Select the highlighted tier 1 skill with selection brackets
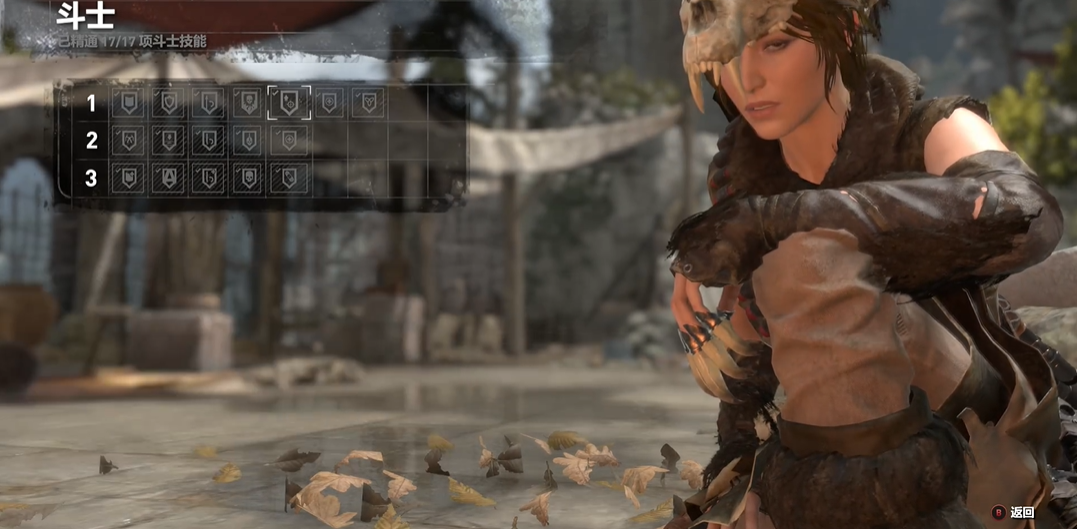 coord(289,103)
